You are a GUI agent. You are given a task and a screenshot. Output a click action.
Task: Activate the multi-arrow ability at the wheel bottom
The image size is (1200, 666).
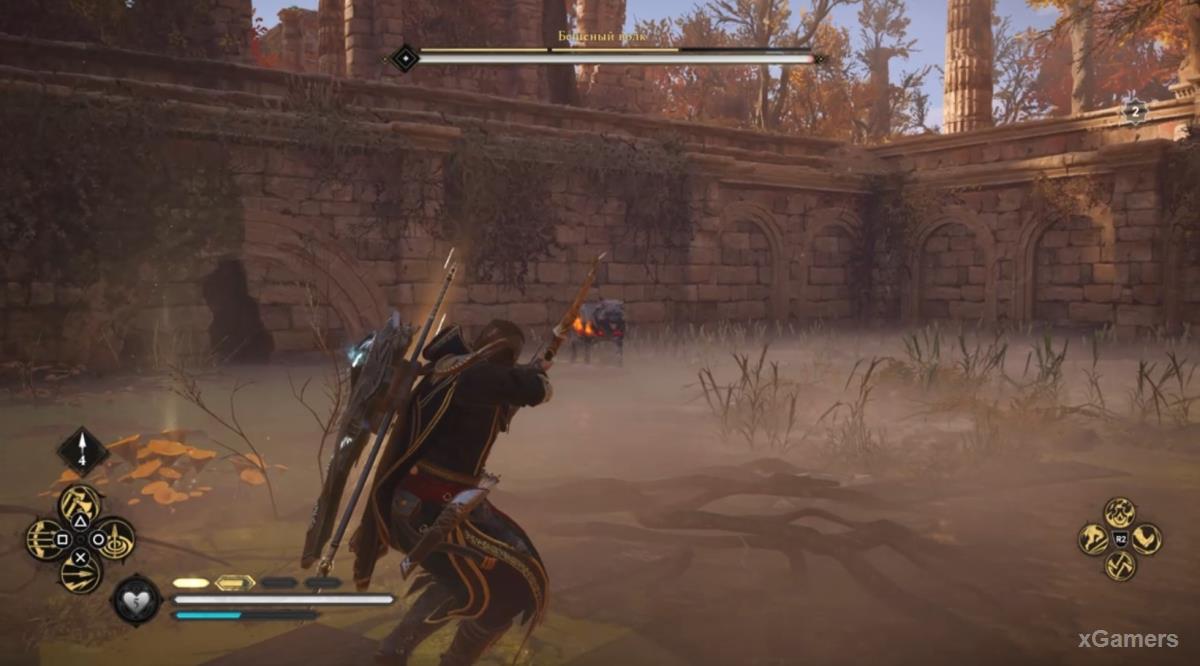pos(80,574)
